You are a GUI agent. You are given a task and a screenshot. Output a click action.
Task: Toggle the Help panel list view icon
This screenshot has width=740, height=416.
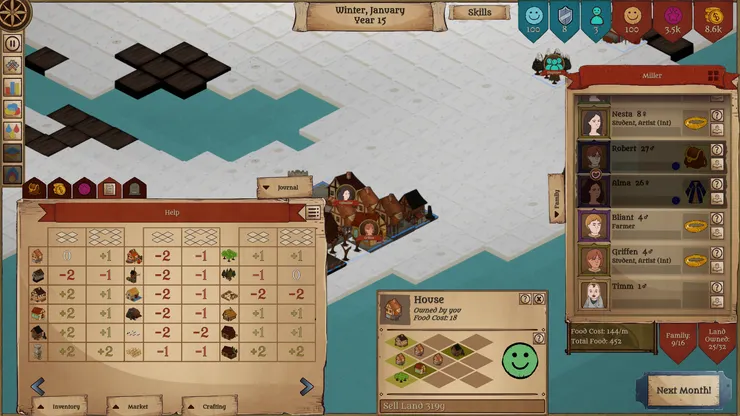pos(314,212)
